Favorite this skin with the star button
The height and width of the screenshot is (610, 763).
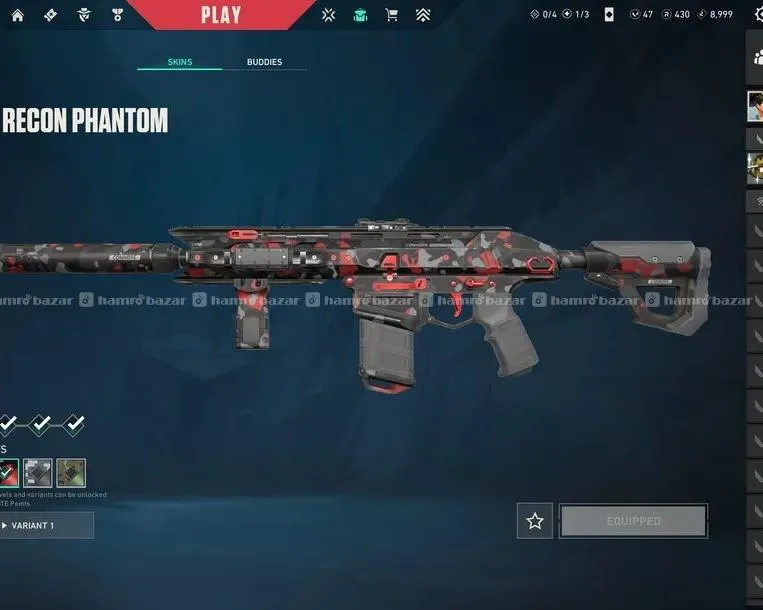pos(535,521)
